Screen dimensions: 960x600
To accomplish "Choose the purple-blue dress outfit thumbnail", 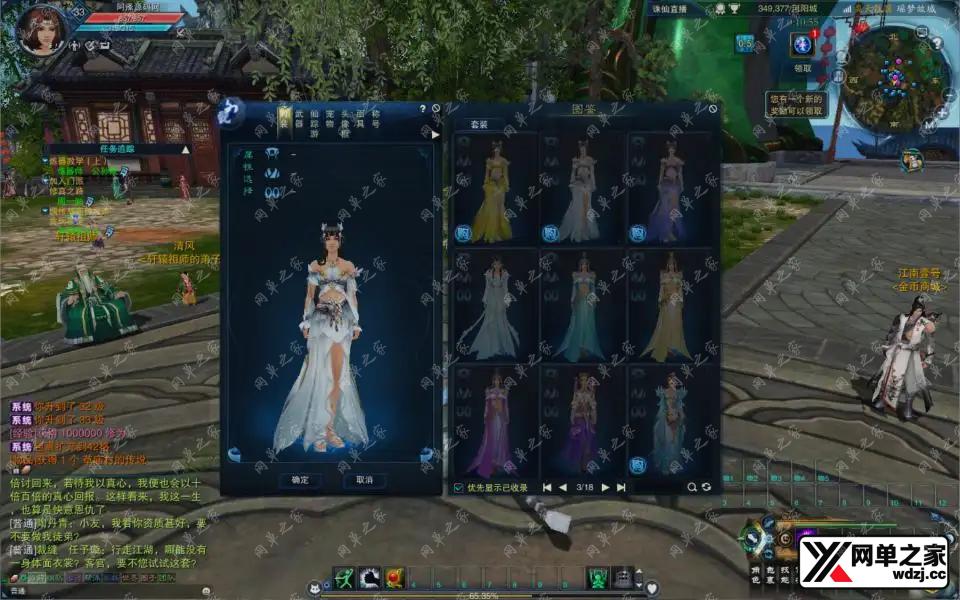I will (670, 190).
